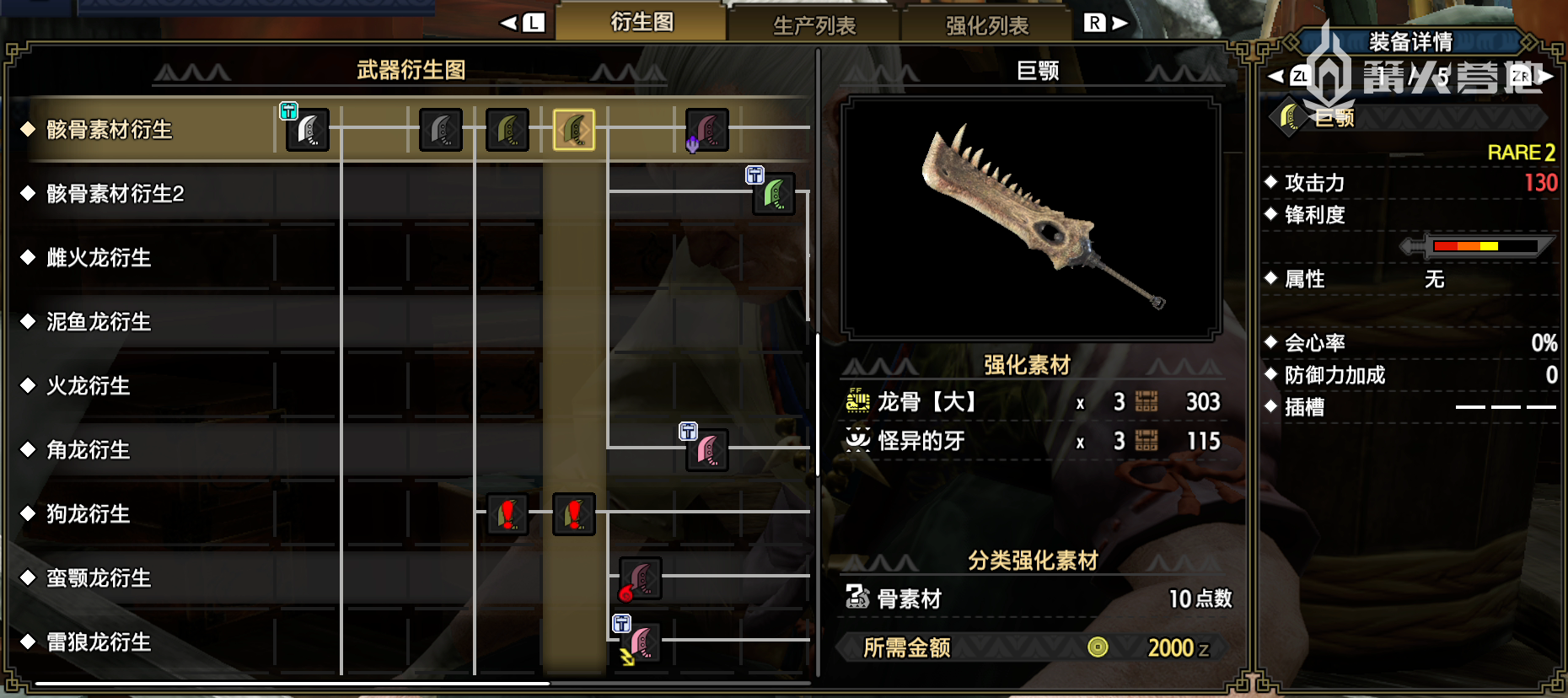Select the 衍生图 tab
Viewport: 1568px width, 698px height.
click(x=642, y=22)
